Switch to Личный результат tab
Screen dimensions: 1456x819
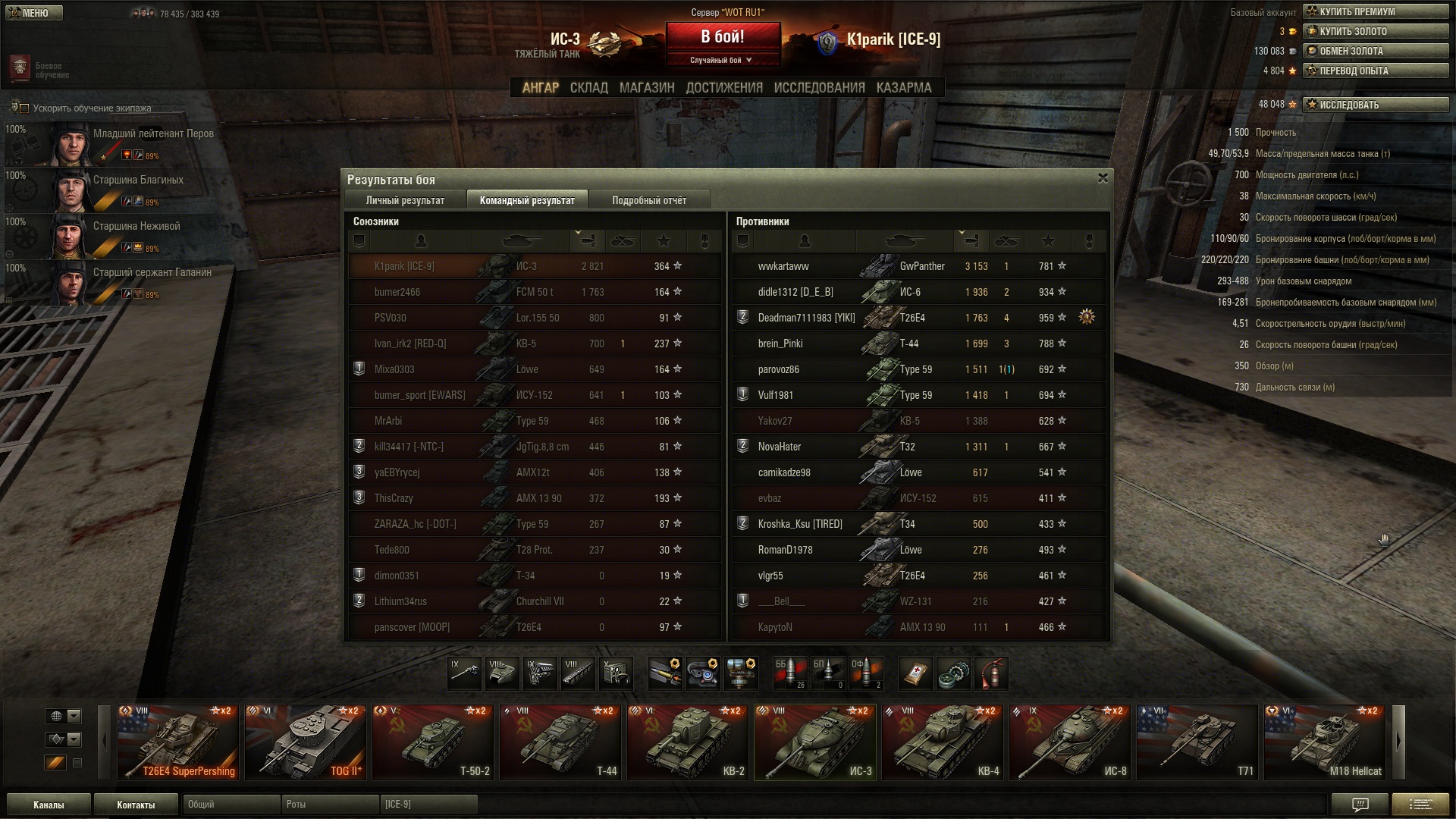tap(405, 200)
